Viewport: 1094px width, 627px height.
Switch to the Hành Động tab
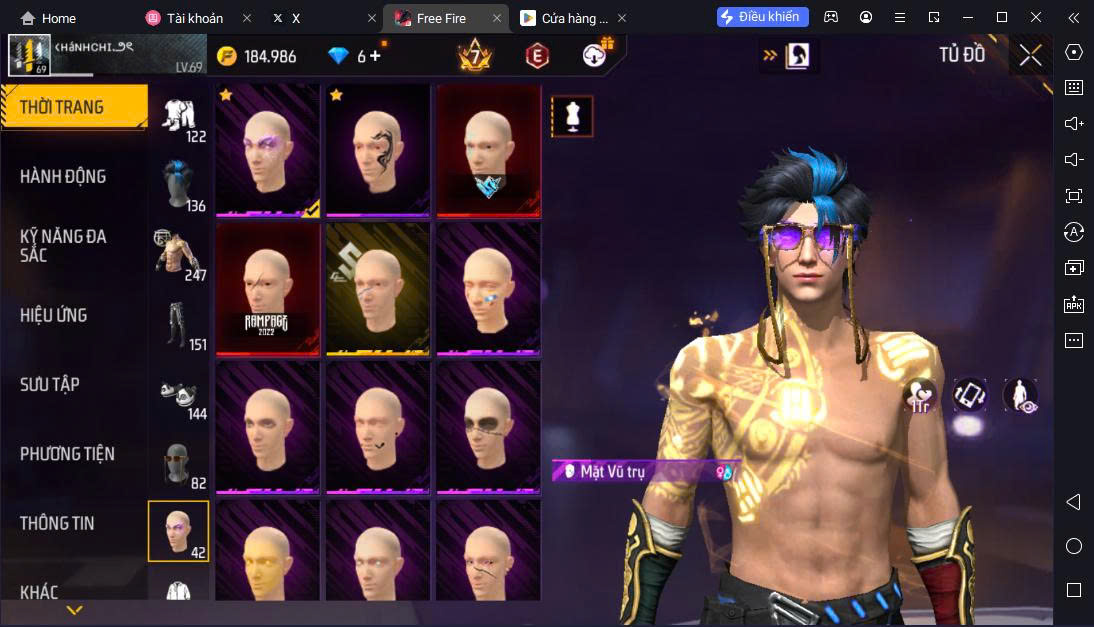[63, 177]
